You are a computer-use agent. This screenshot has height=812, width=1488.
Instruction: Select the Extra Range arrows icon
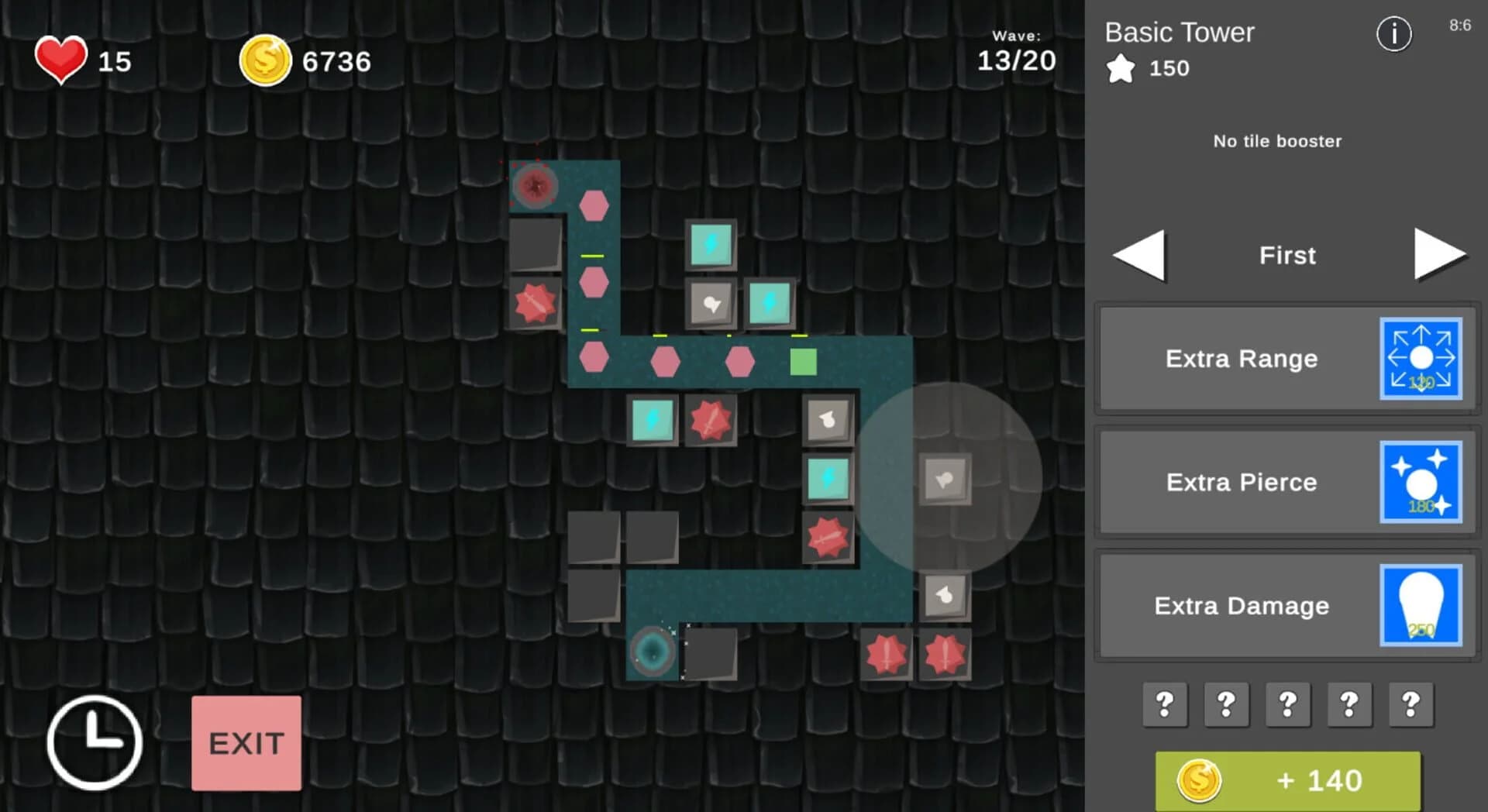click(1421, 358)
